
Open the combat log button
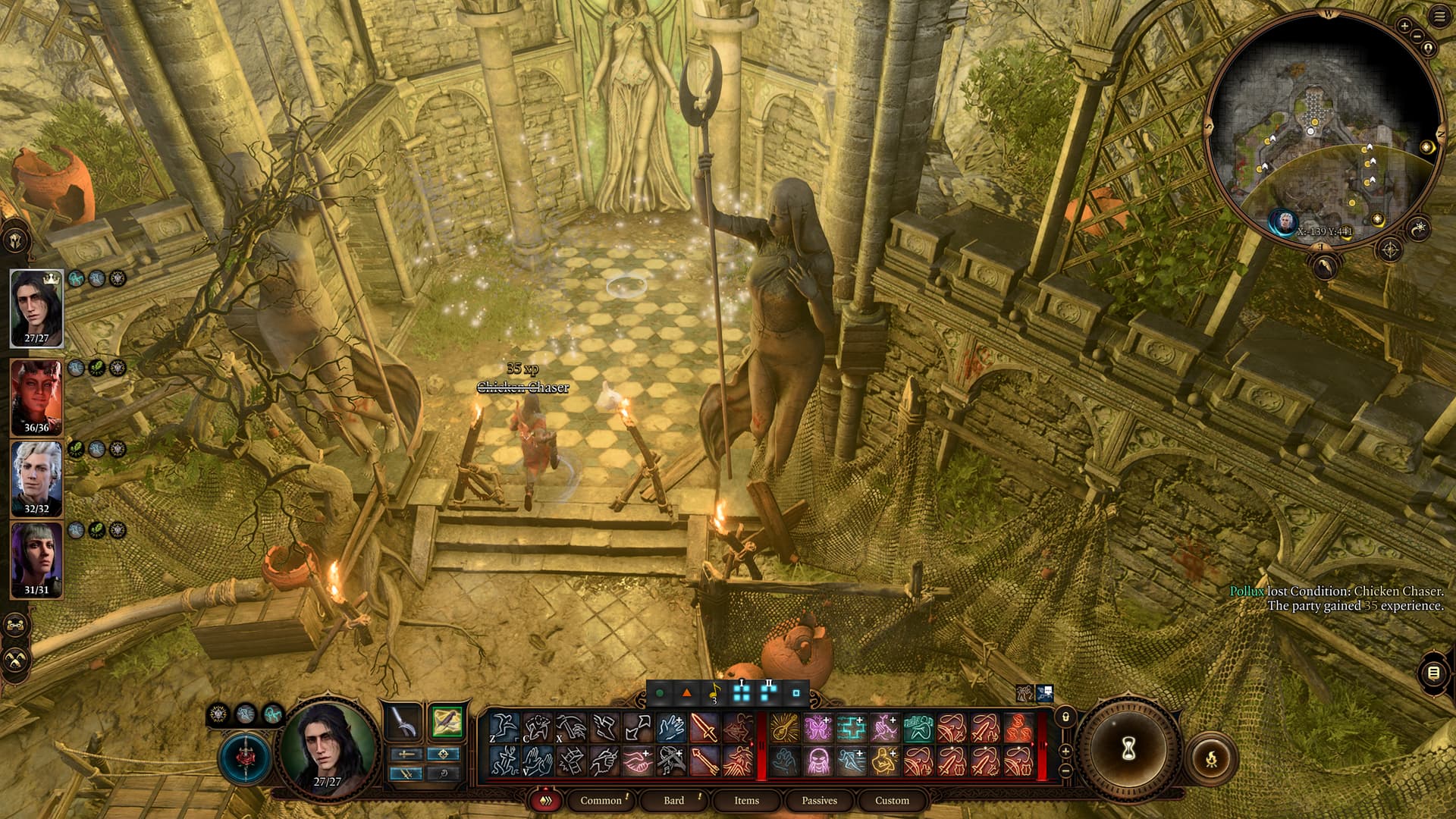click(1432, 673)
